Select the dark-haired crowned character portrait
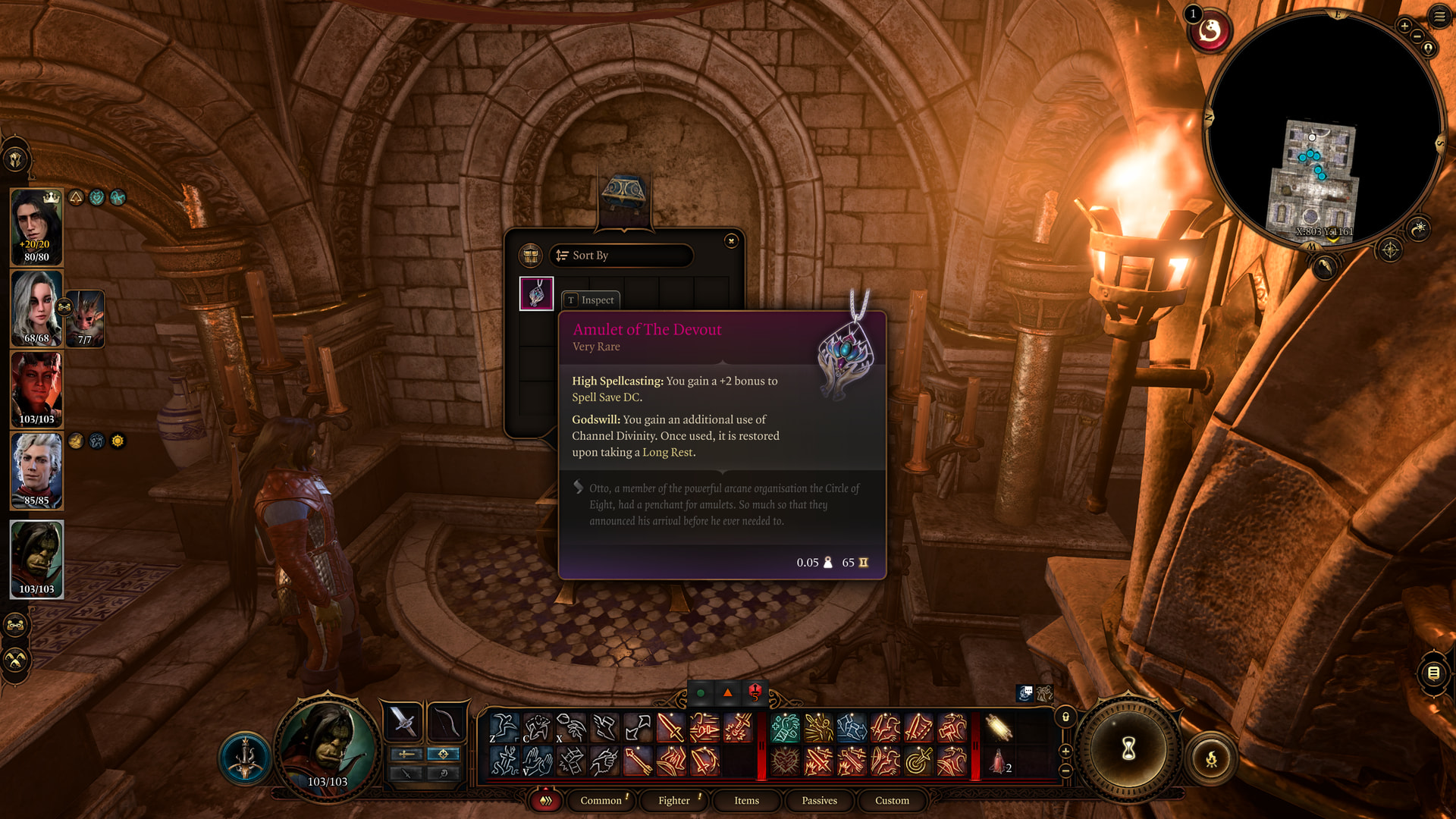The image size is (1456, 819). tap(36, 226)
